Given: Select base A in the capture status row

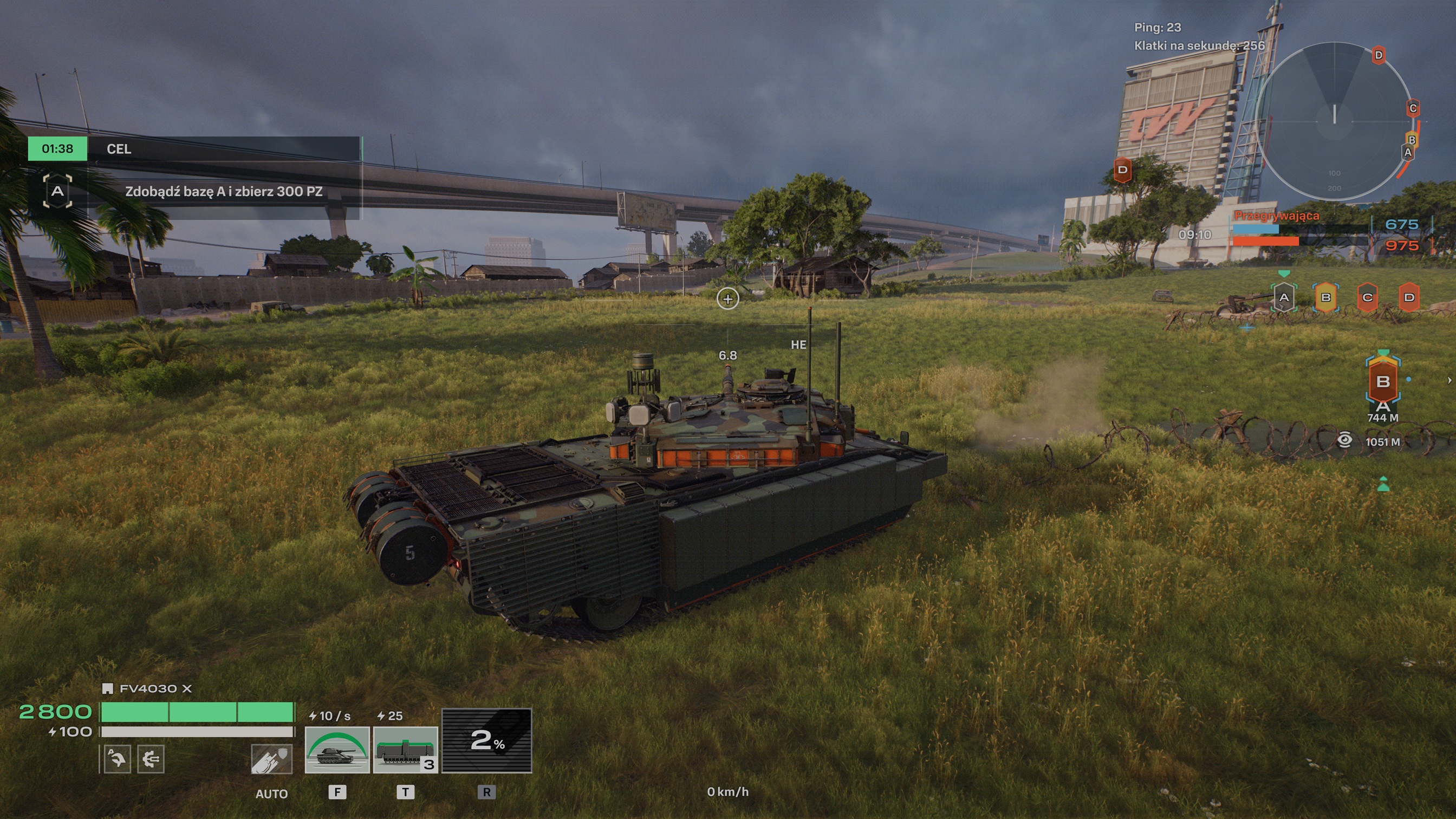Looking at the screenshot, I should (1284, 297).
